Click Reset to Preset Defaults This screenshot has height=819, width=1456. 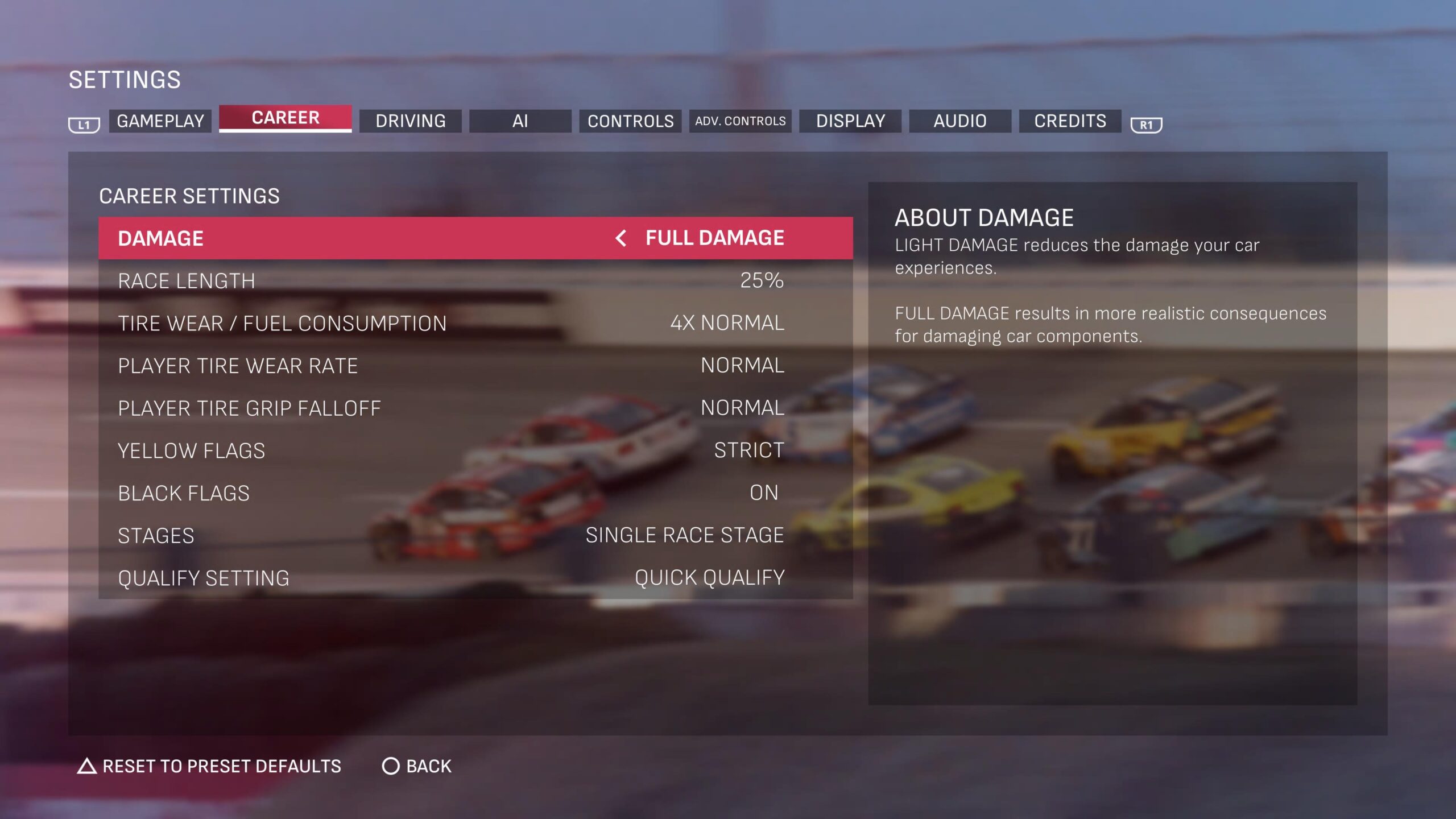coord(209,766)
